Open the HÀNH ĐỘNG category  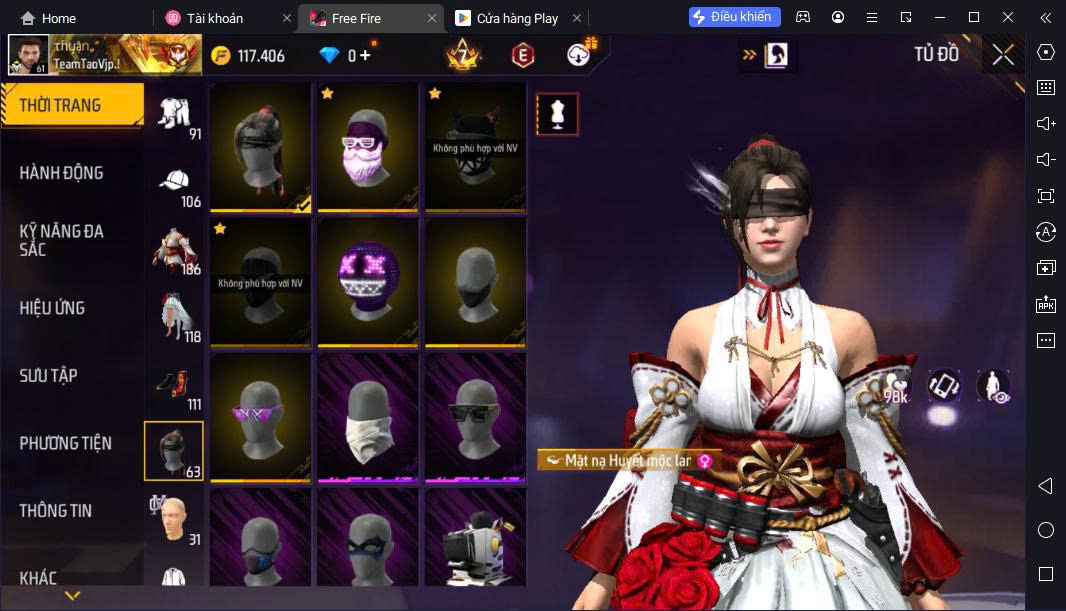click(x=62, y=173)
